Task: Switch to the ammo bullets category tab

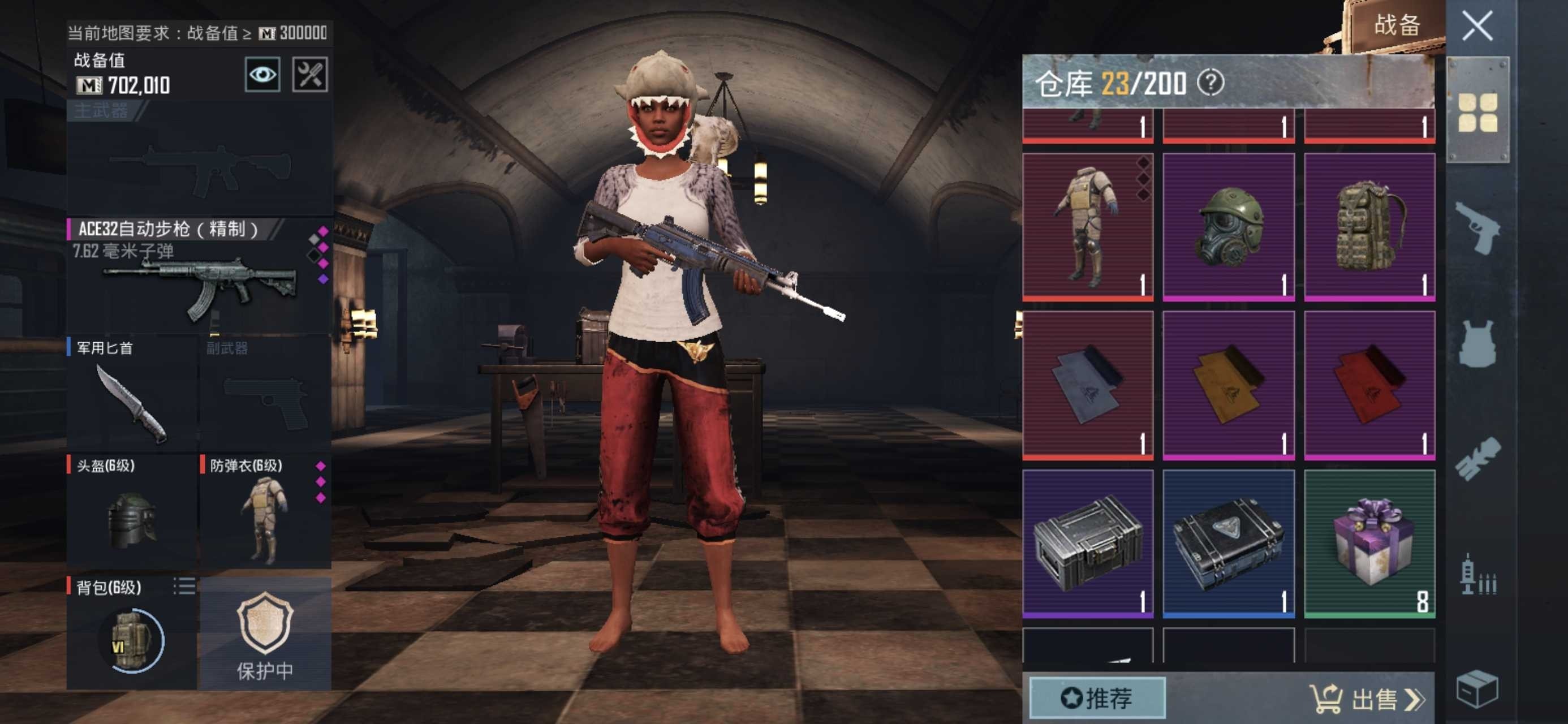Action: [1477, 575]
